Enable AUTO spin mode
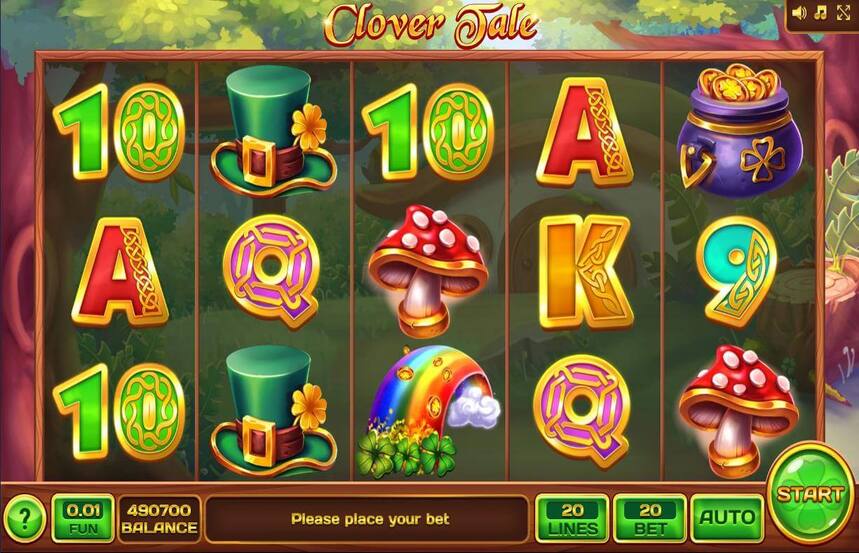 pos(726,518)
